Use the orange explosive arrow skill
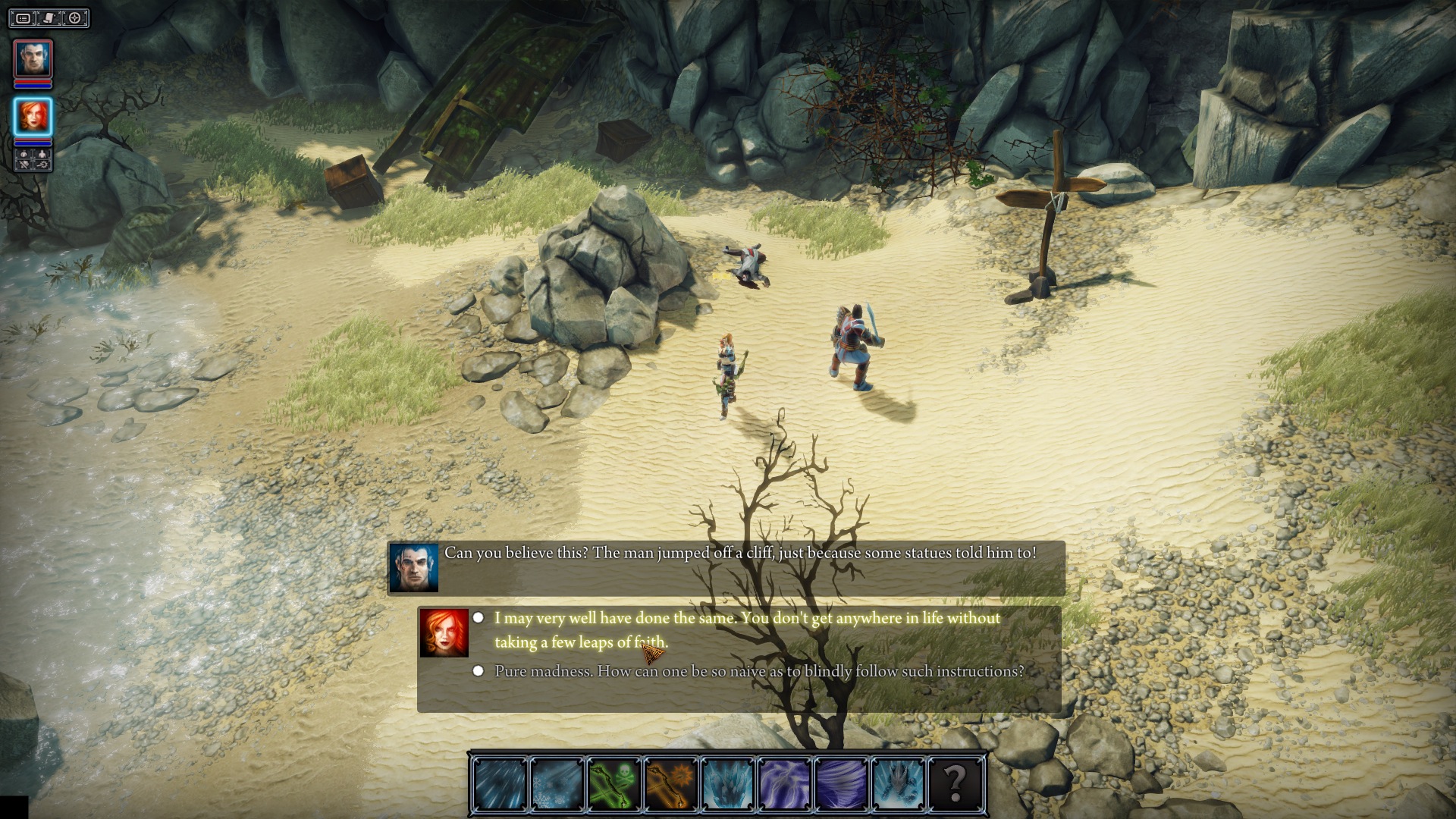1456x819 pixels. point(670,783)
